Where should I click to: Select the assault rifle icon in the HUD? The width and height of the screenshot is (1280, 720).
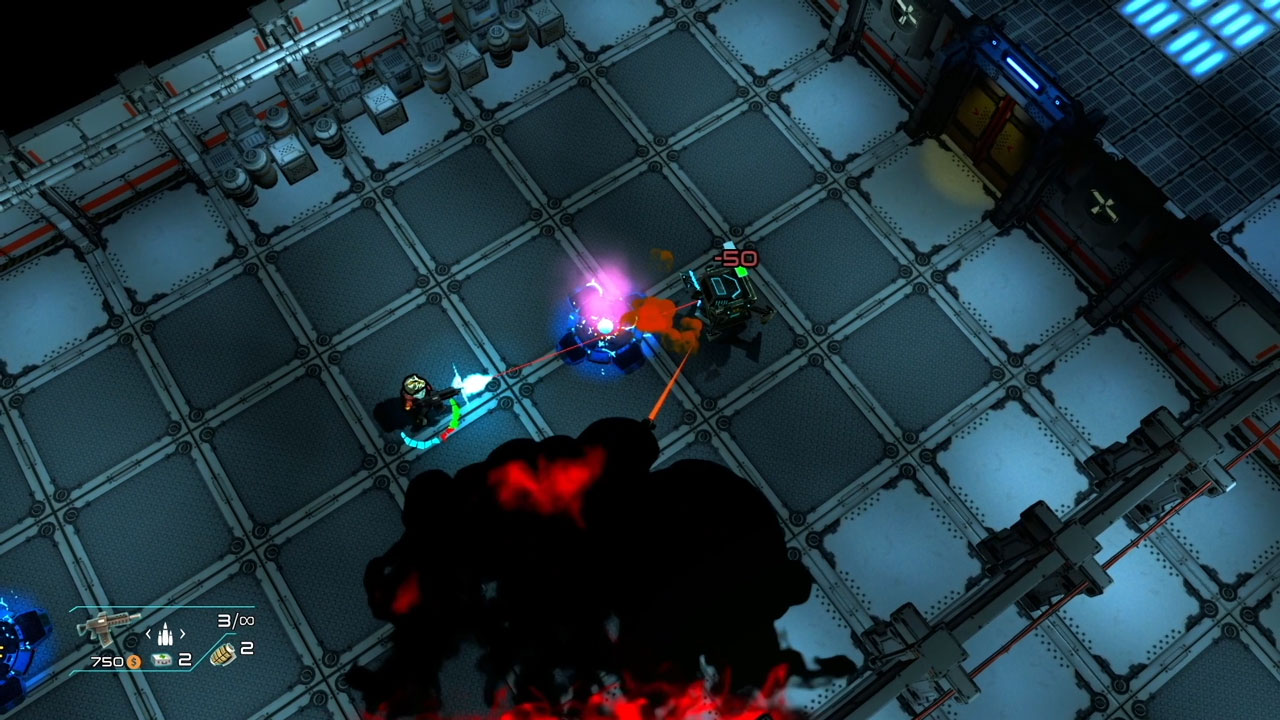click(x=108, y=628)
